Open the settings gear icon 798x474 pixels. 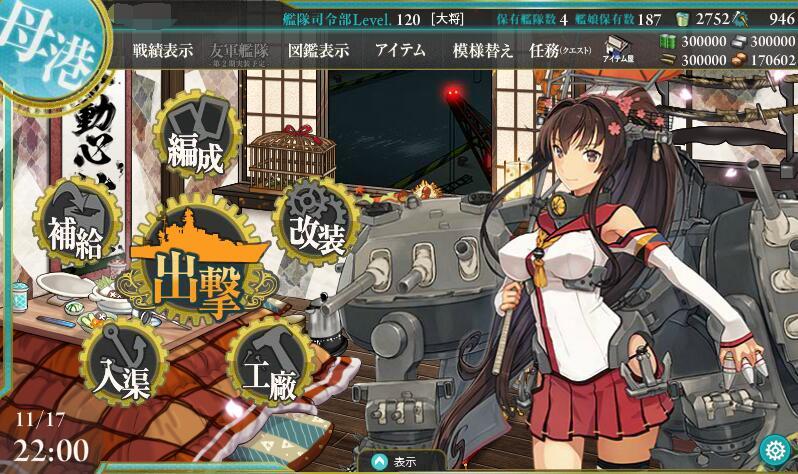[771, 446]
